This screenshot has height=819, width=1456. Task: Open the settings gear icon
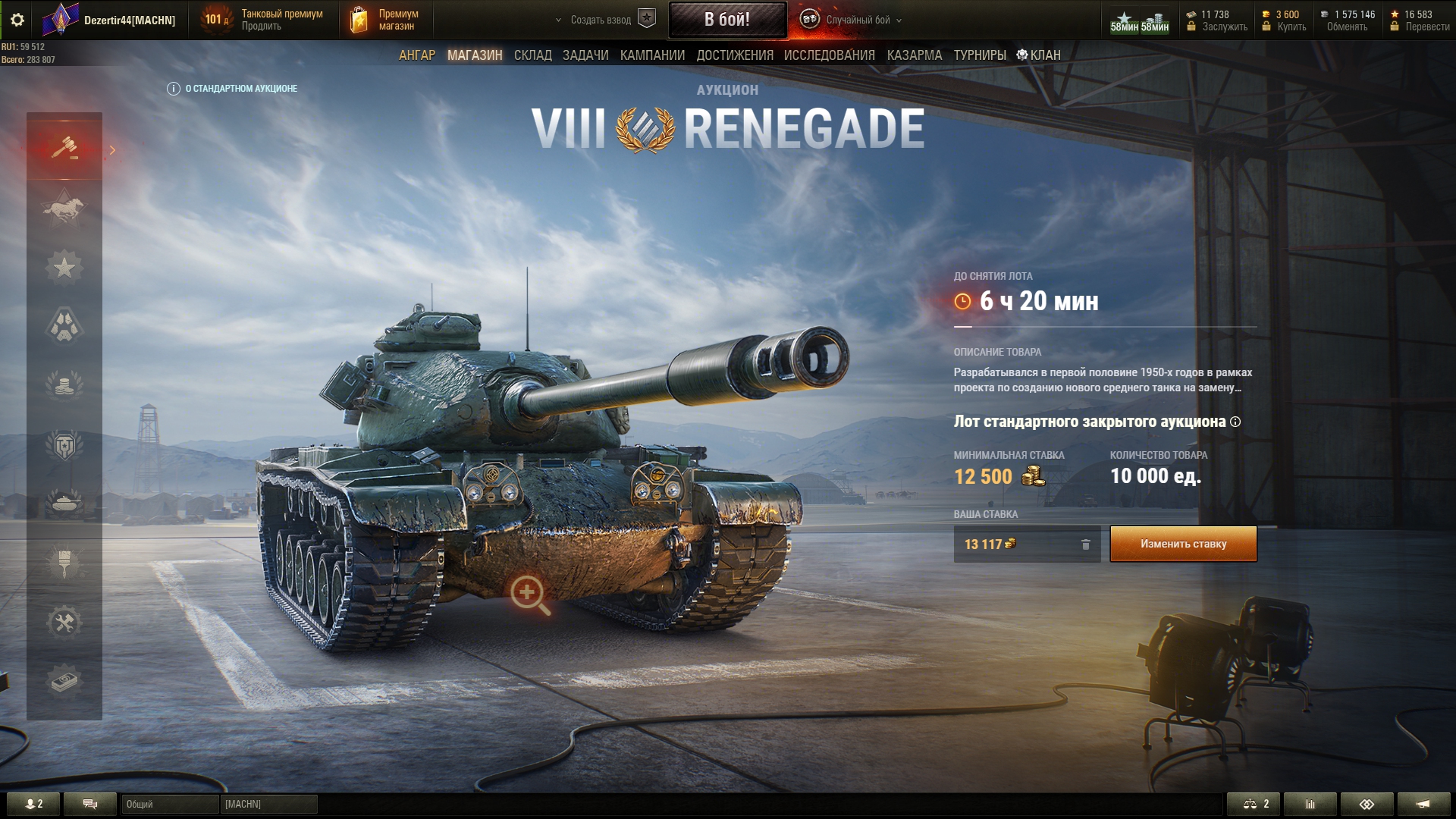[x=17, y=20]
